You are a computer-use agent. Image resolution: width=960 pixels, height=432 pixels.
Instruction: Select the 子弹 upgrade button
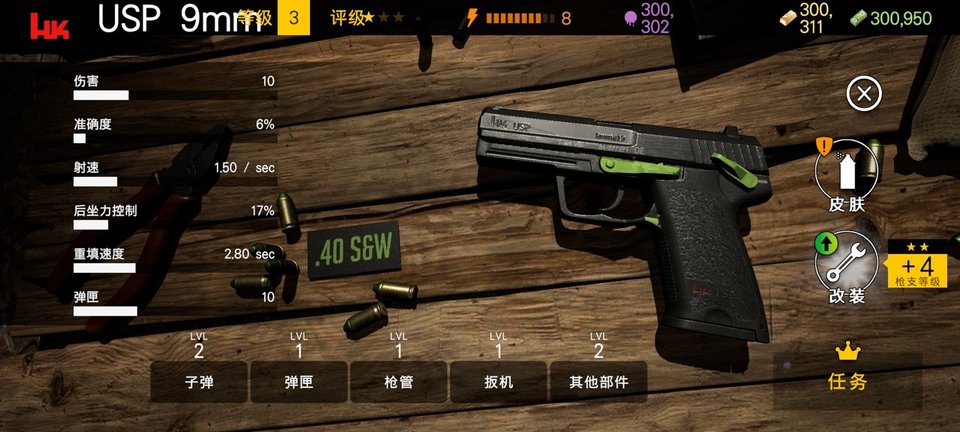coord(199,381)
